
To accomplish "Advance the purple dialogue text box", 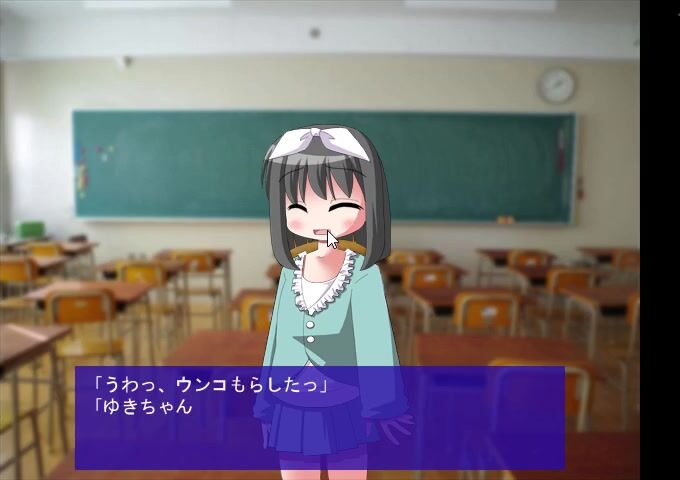I will (320, 417).
